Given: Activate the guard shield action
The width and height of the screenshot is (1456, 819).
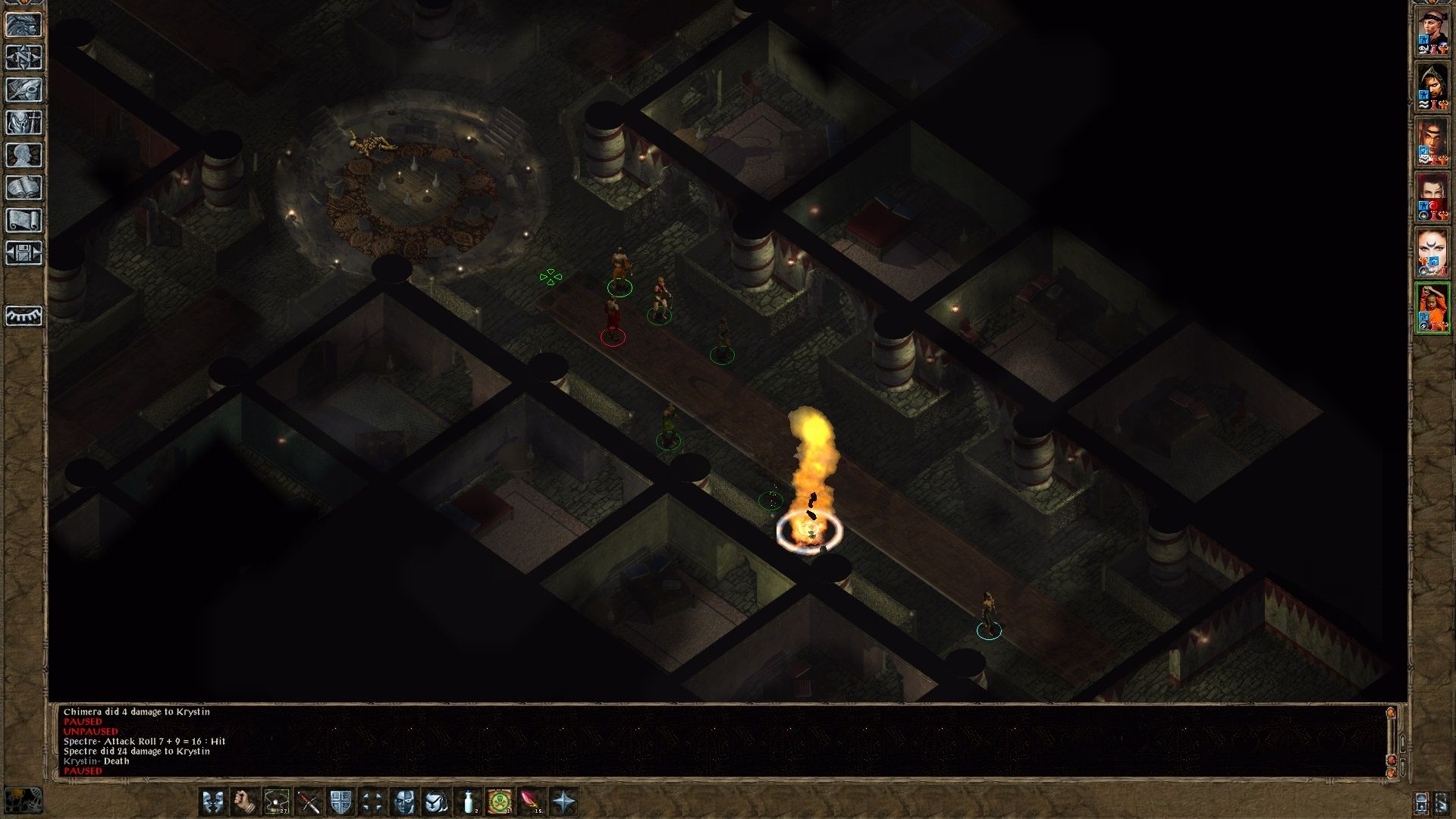Looking at the screenshot, I should point(340,802).
